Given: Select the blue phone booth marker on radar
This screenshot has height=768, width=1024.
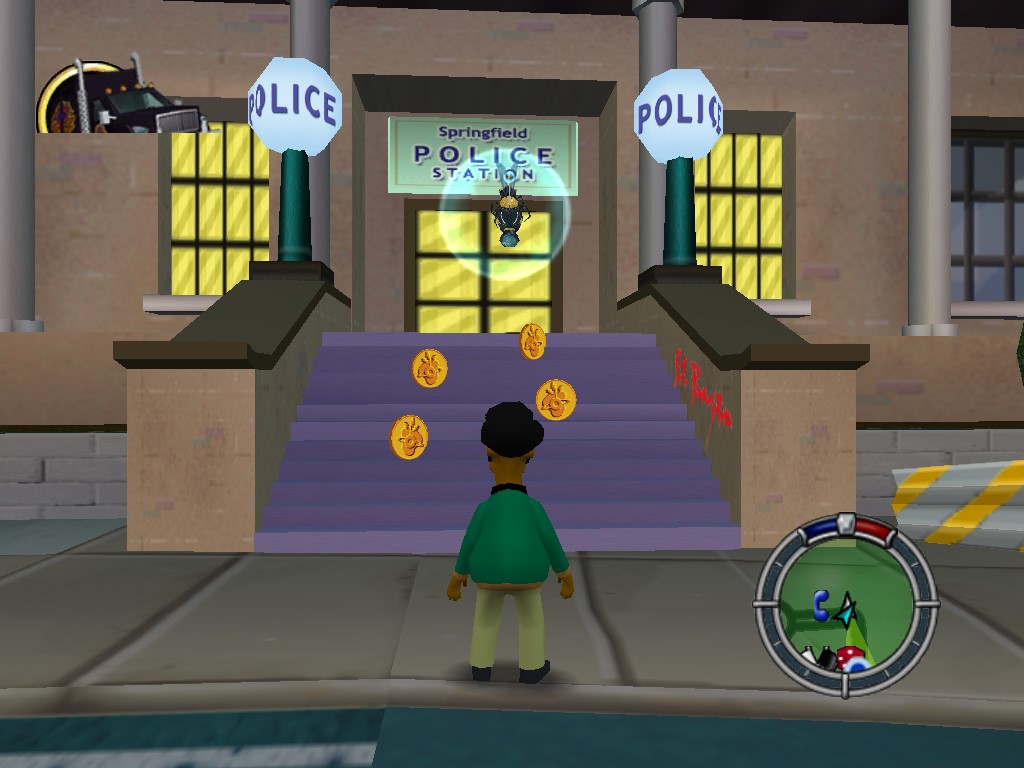Looking at the screenshot, I should 821,604.
